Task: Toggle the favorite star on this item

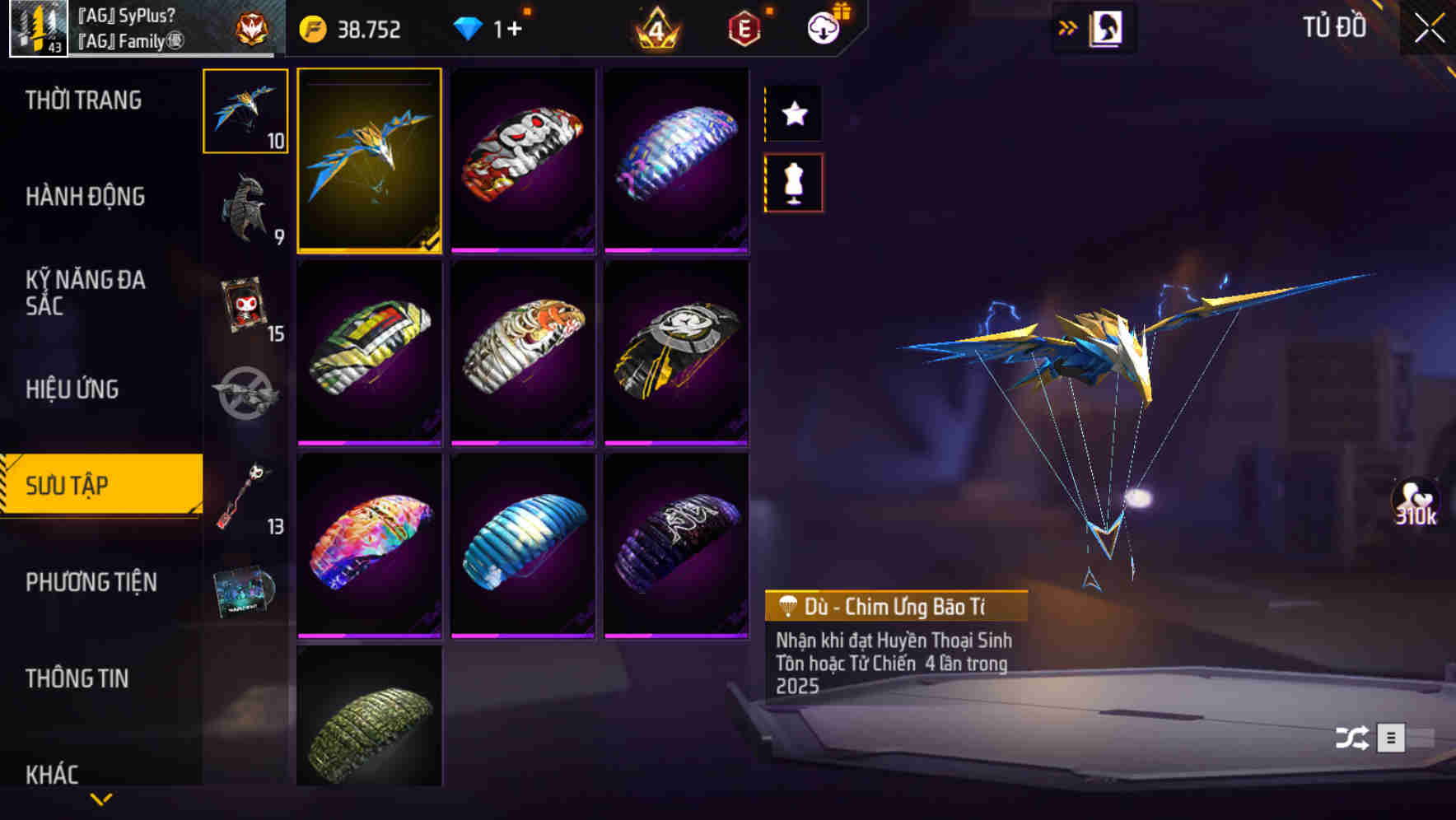Action: 793,114
